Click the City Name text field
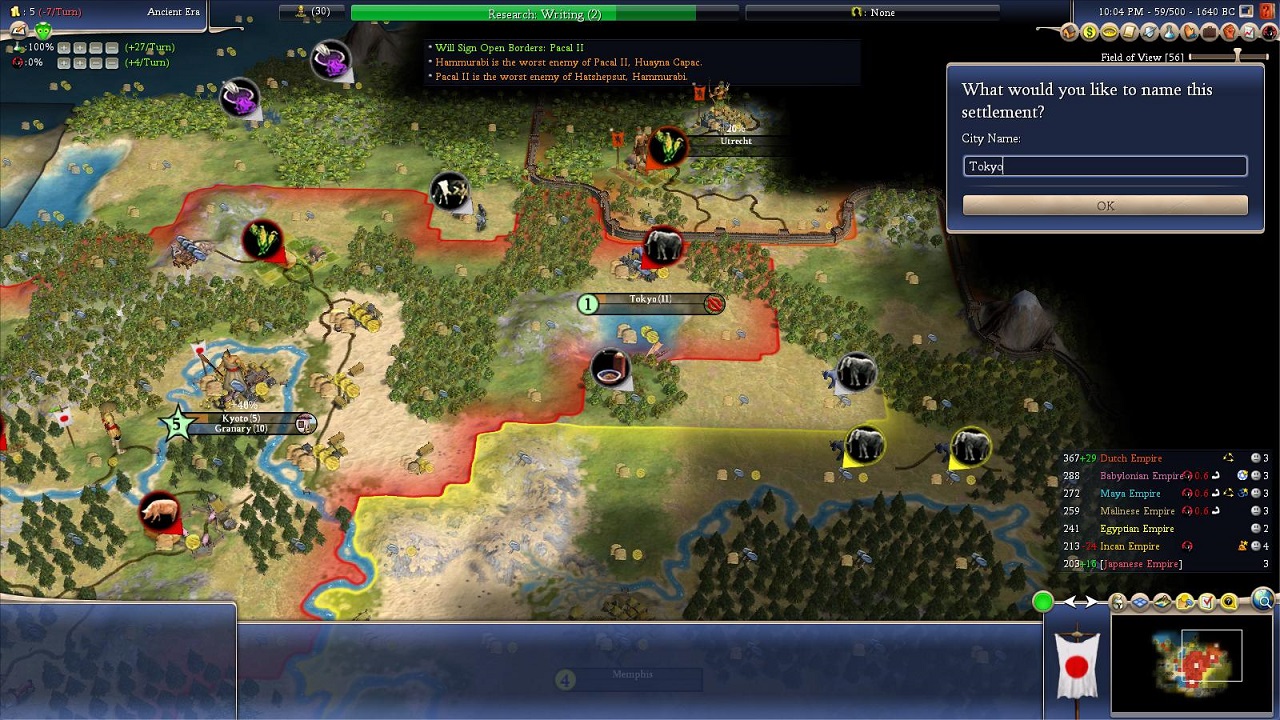 tap(1105, 166)
